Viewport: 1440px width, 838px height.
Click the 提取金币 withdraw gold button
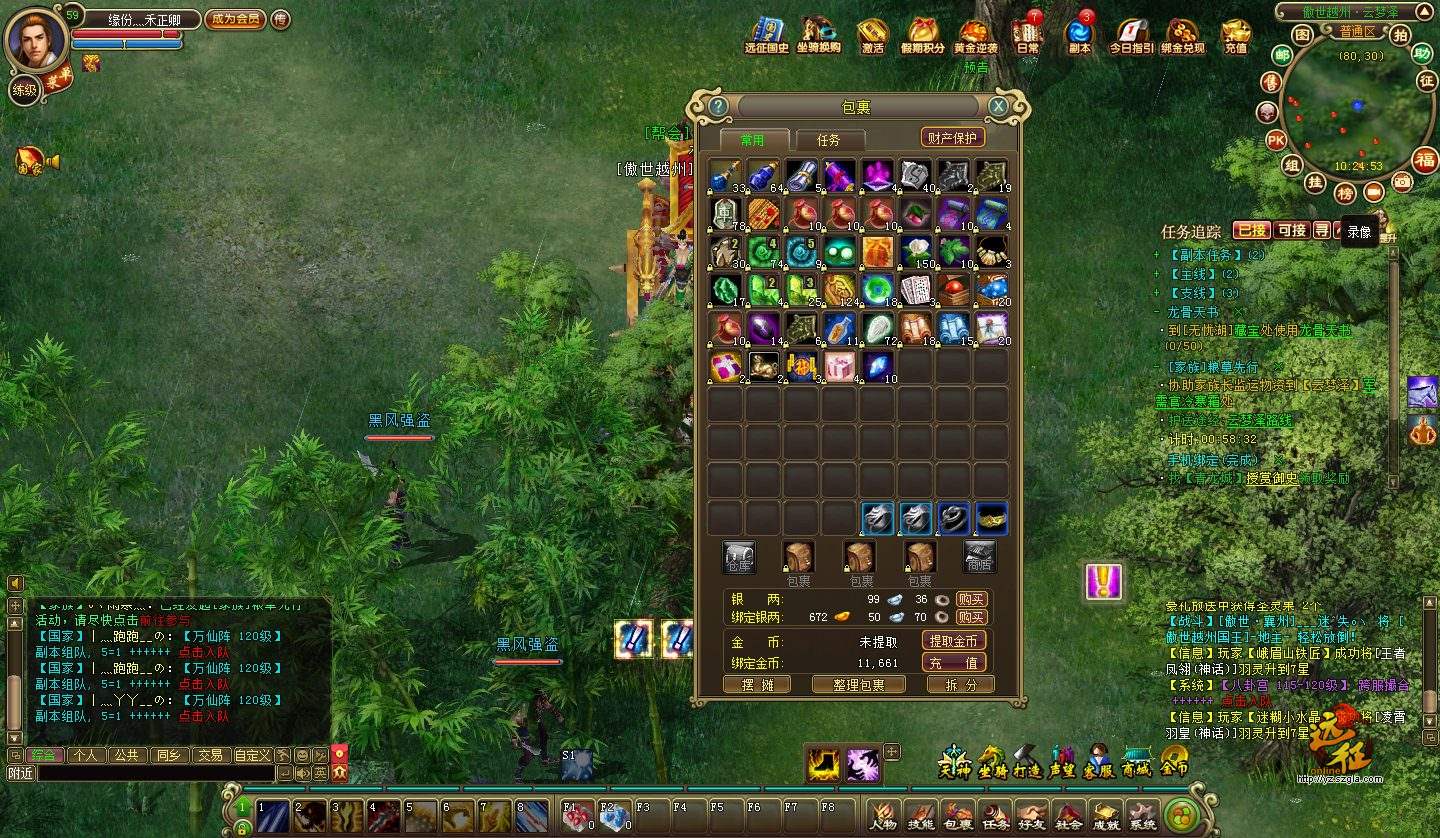point(953,641)
